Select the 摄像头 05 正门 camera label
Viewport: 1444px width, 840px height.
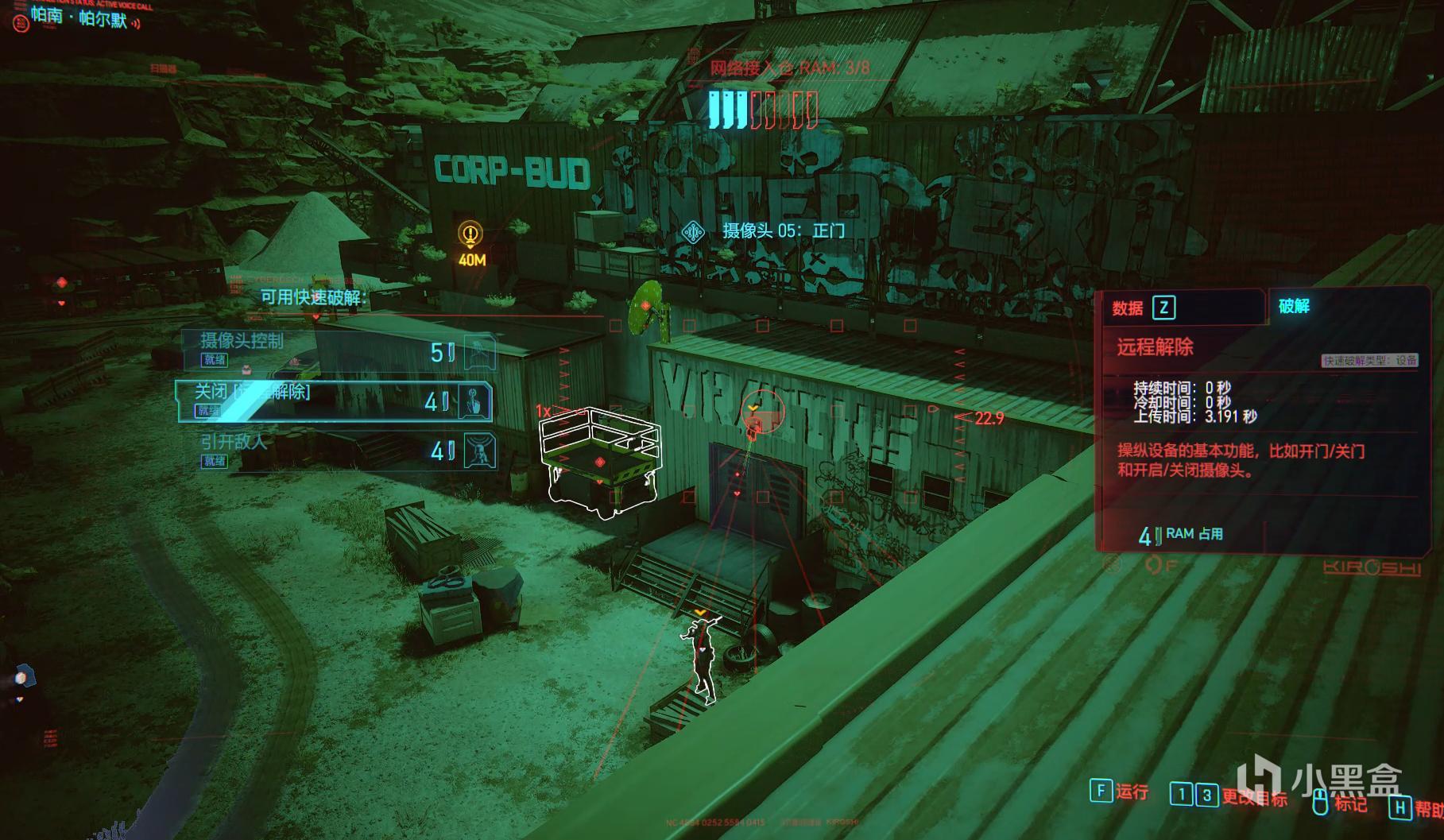click(782, 231)
